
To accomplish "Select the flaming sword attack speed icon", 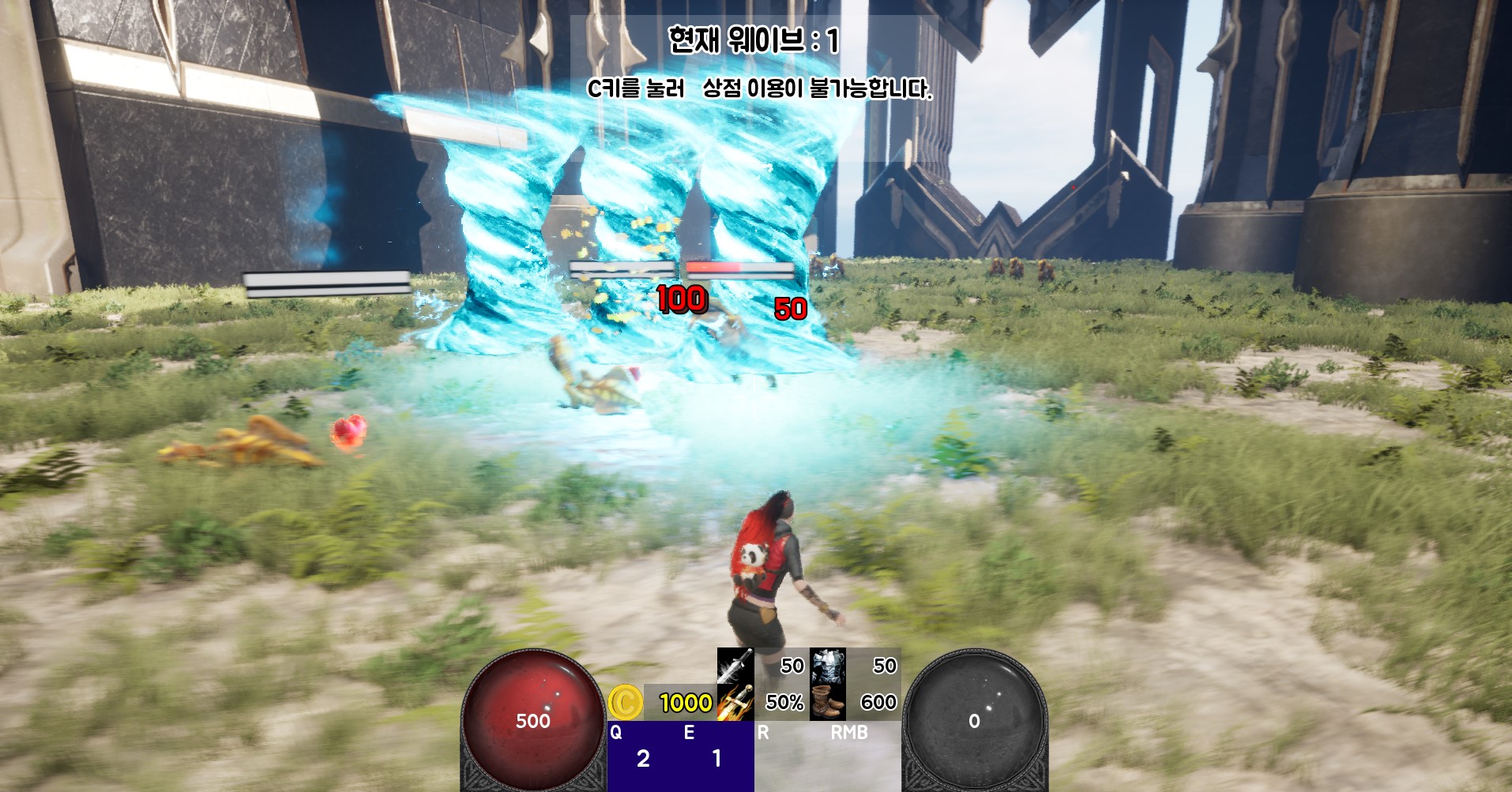I will coord(736,701).
